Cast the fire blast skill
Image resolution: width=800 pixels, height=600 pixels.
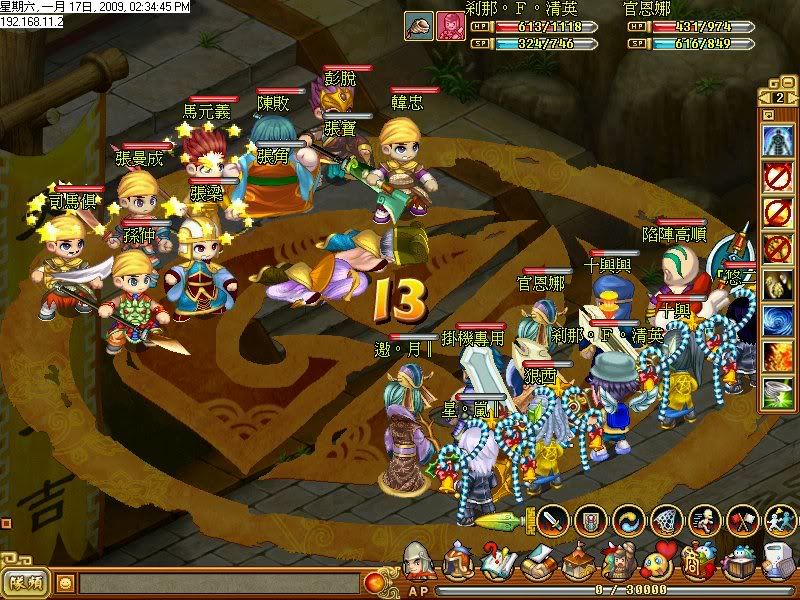778,356
